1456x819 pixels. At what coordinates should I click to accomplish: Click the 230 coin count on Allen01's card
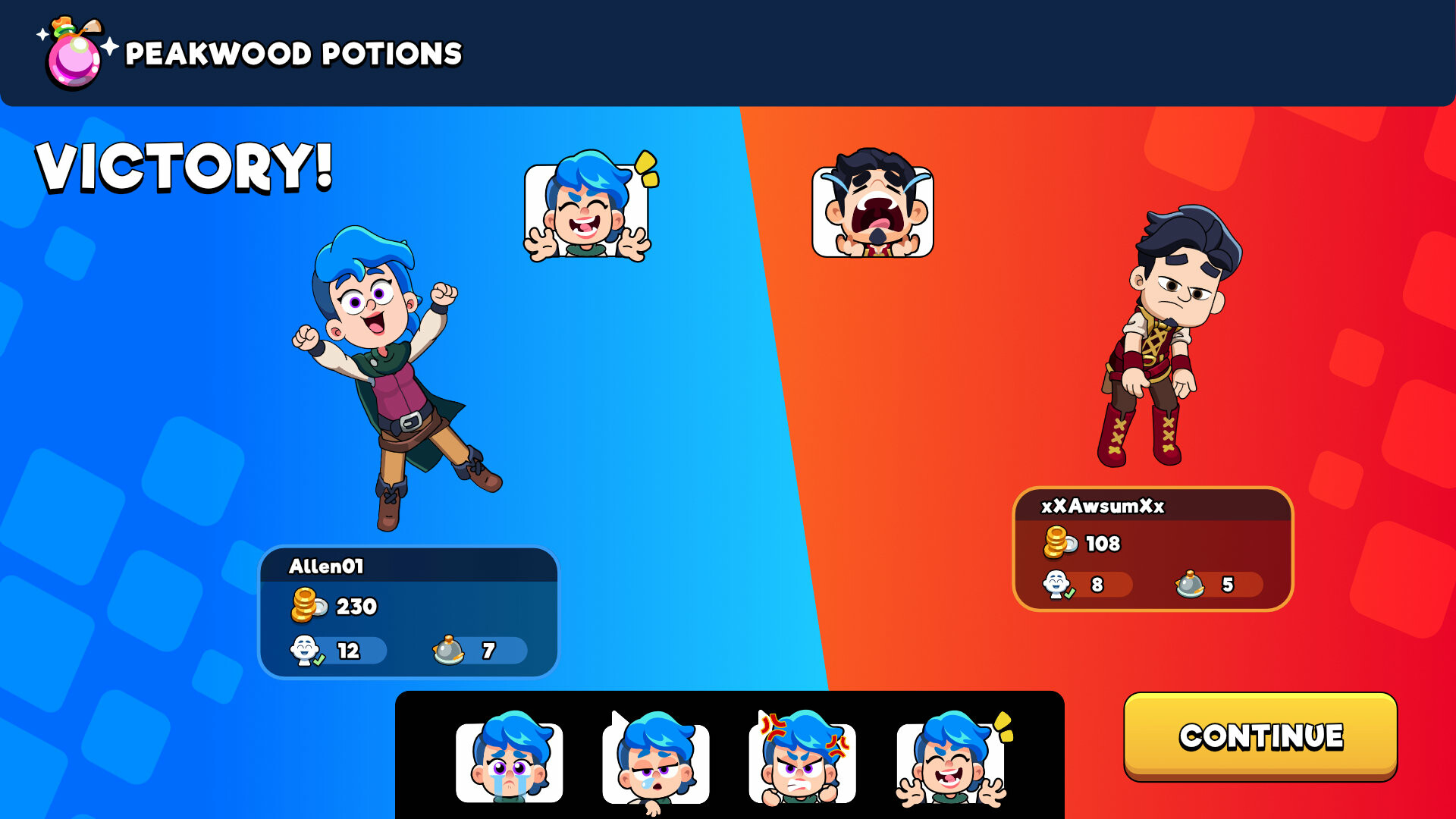click(x=356, y=605)
